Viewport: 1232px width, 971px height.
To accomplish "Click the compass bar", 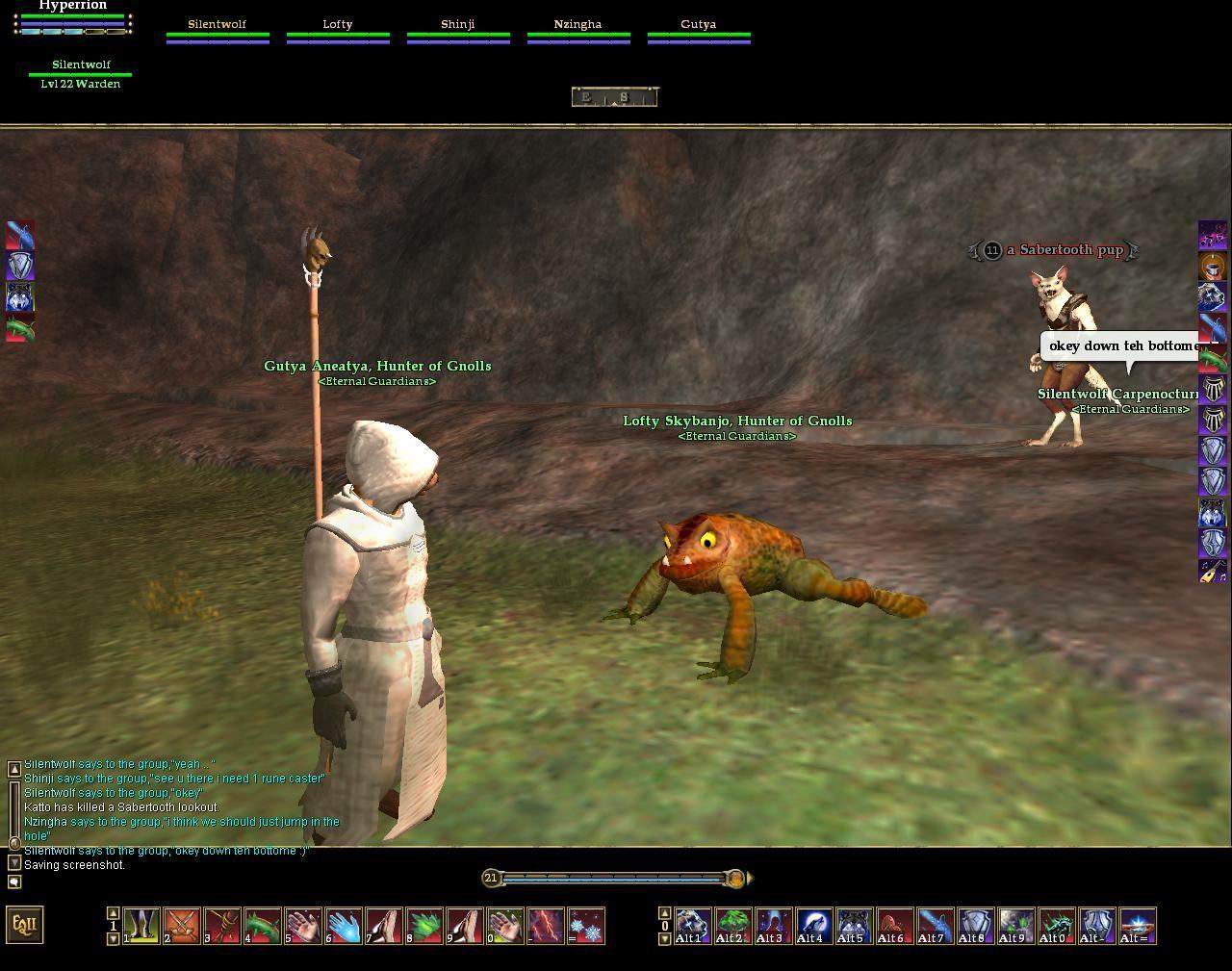I will pos(614,96).
